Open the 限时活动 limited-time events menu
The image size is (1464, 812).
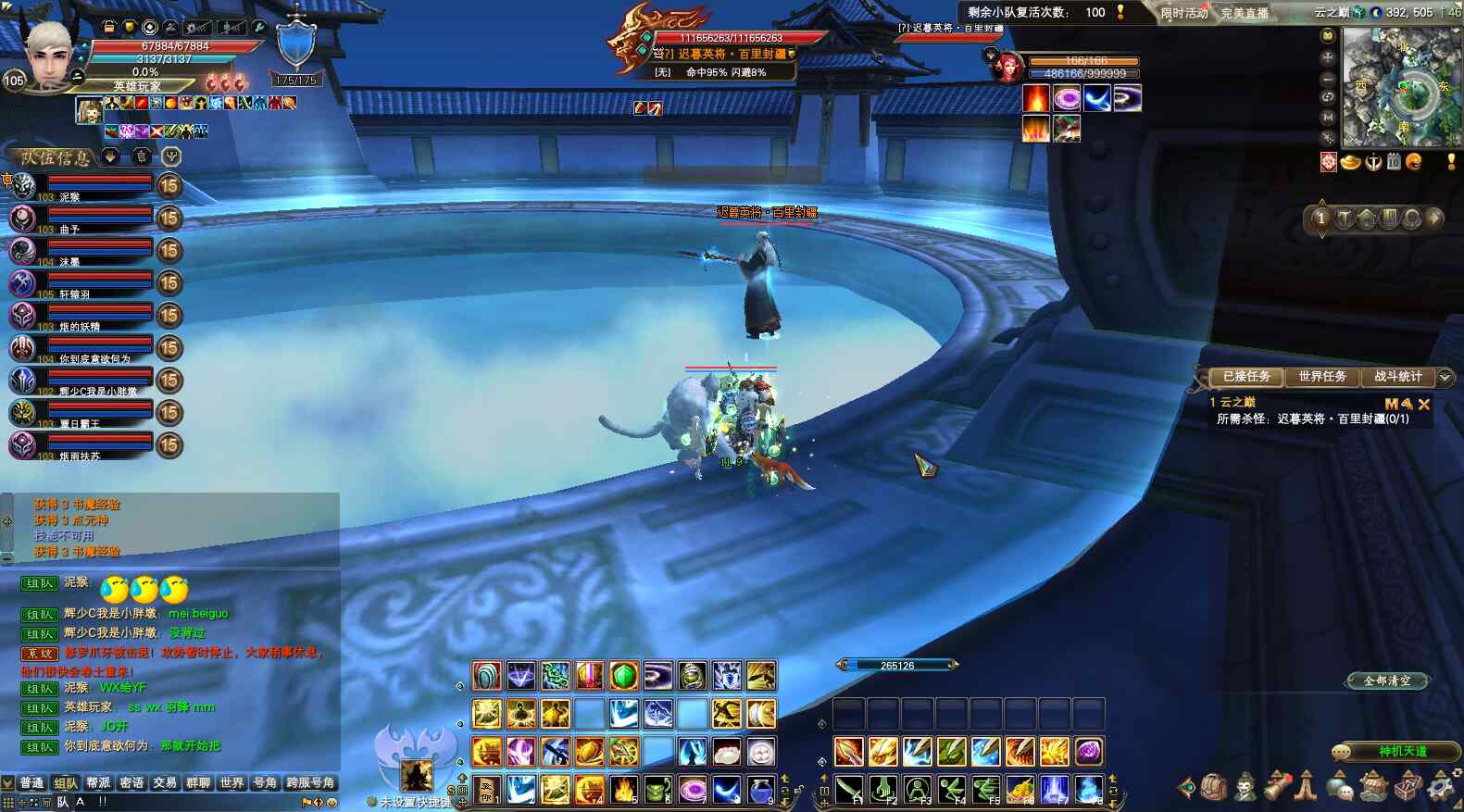point(1184,13)
